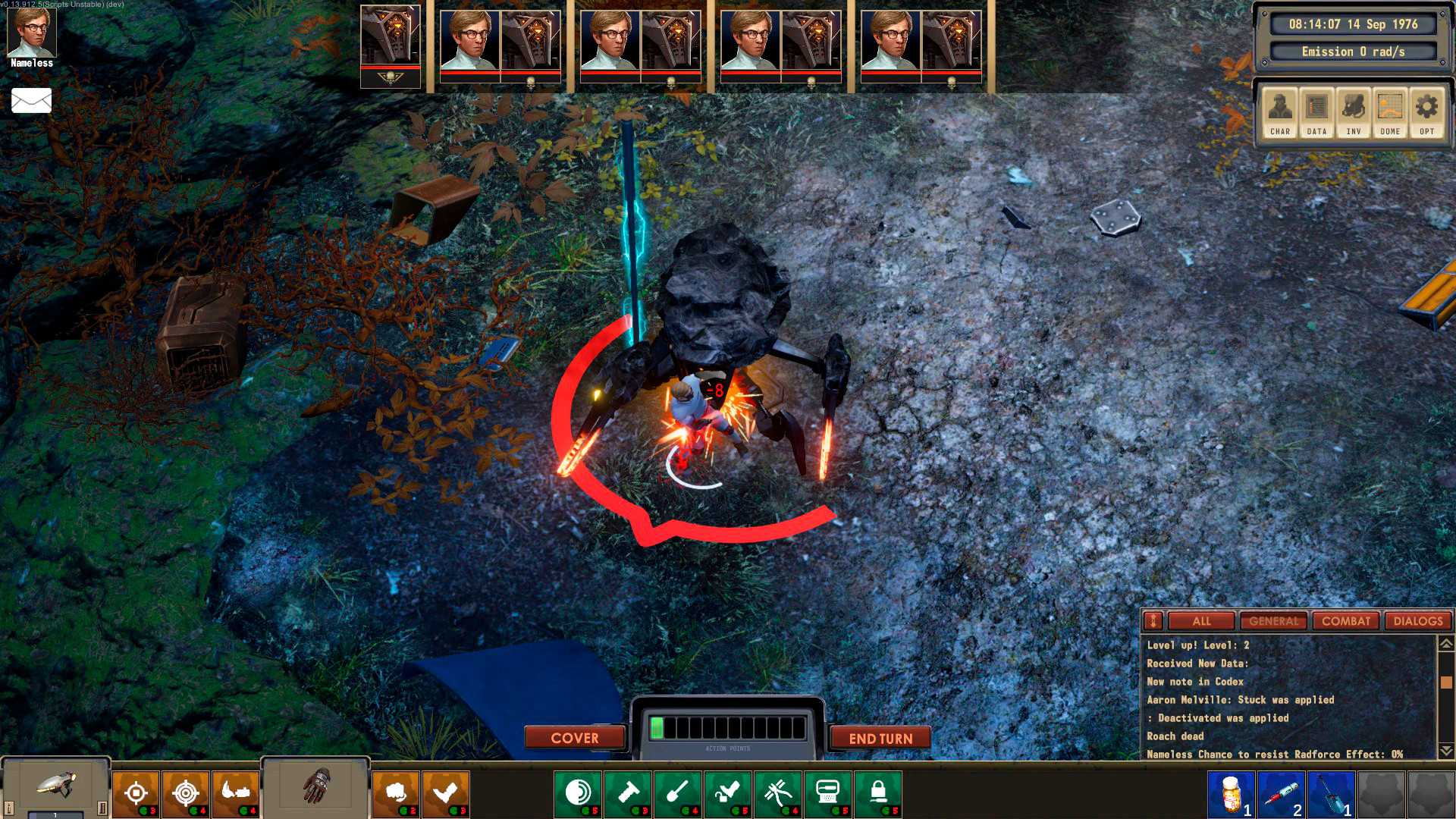Toggle the Cover button
This screenshot has height=819, width=1456.
tap(575, 738)
